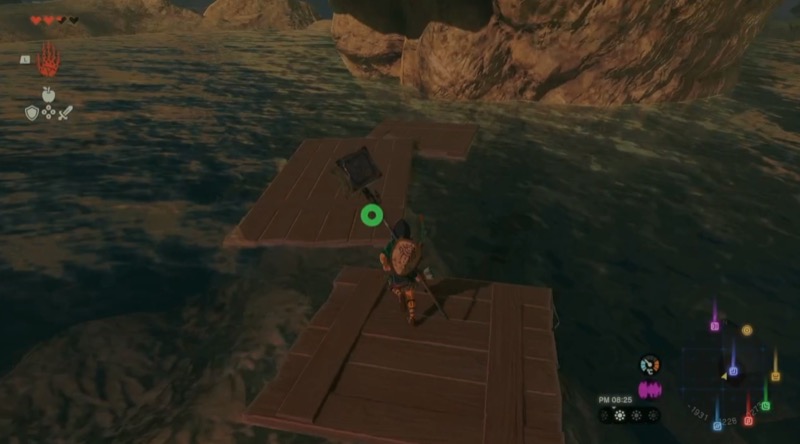Open the shield quick-select icon

tap(31, 113)
